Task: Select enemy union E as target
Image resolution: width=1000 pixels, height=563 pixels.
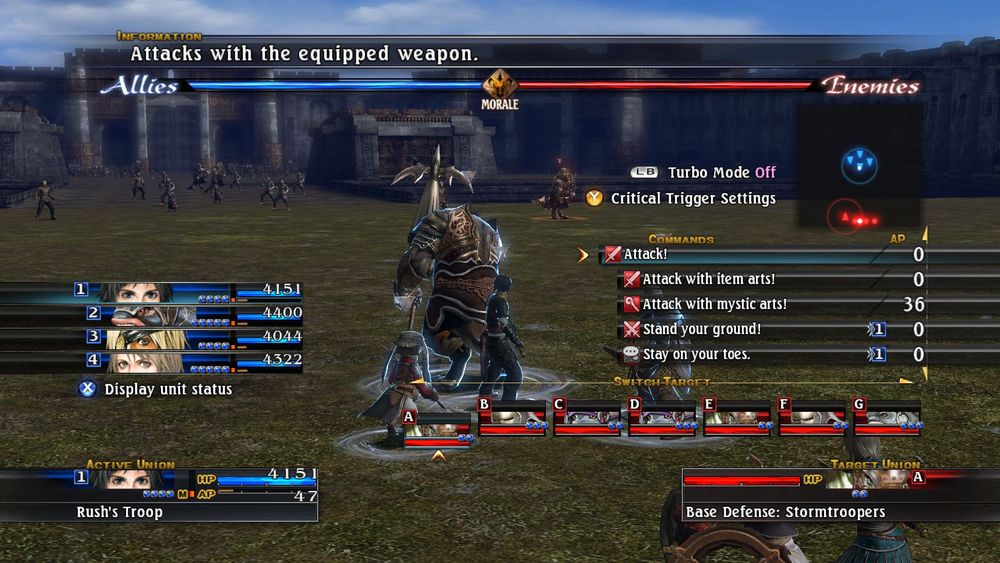Action: point(736,419)
